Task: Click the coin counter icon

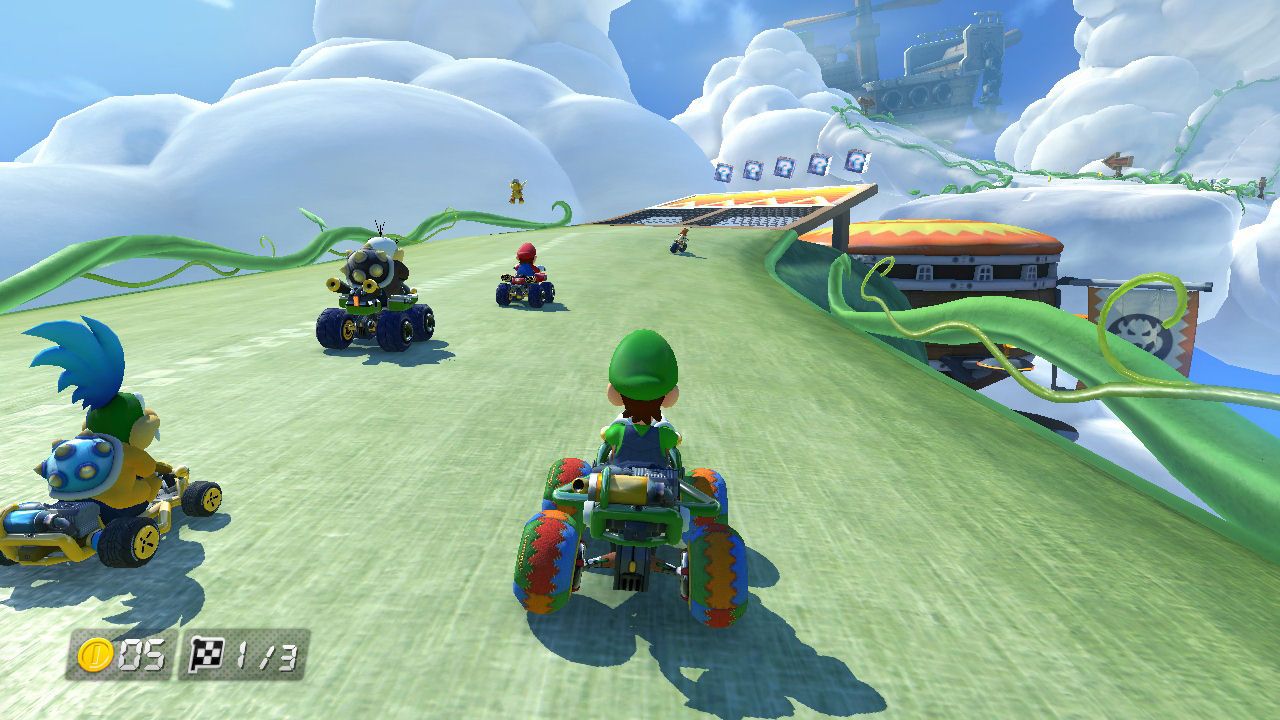Action: (95, 654)
